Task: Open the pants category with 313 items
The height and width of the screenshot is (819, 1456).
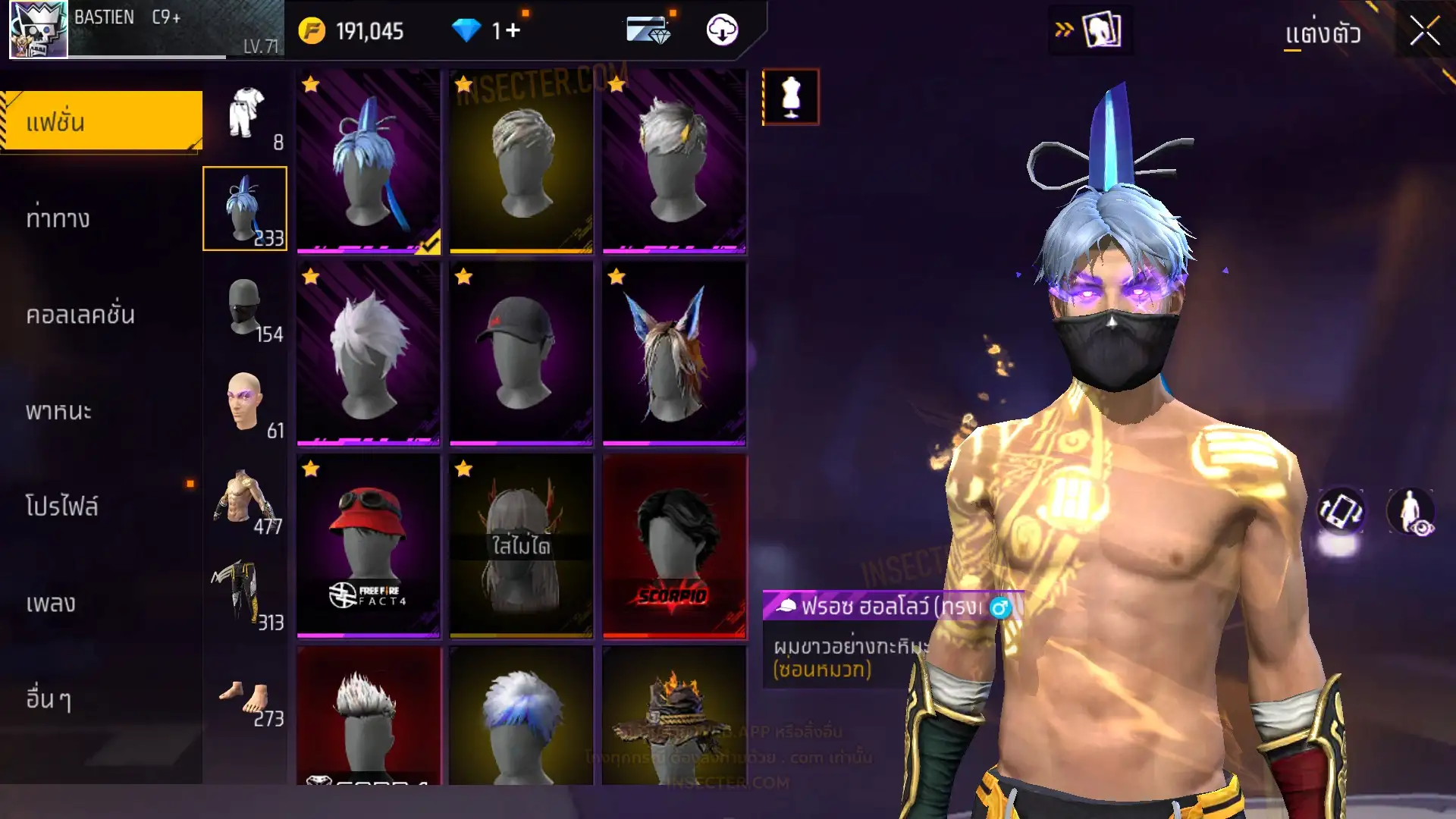Action: coord(246,595)
